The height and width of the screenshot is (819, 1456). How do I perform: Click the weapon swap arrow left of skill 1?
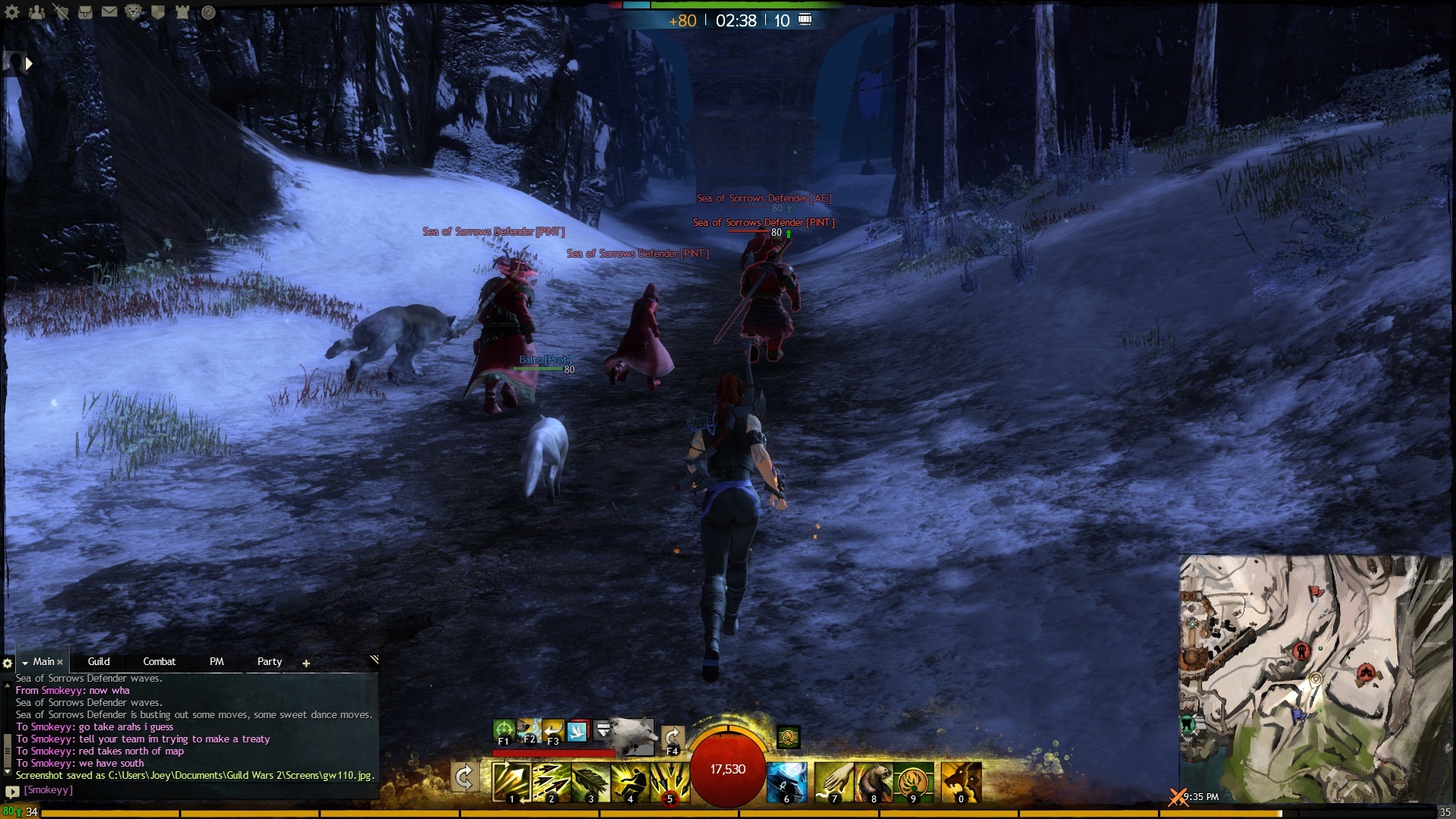pos(464,777)
